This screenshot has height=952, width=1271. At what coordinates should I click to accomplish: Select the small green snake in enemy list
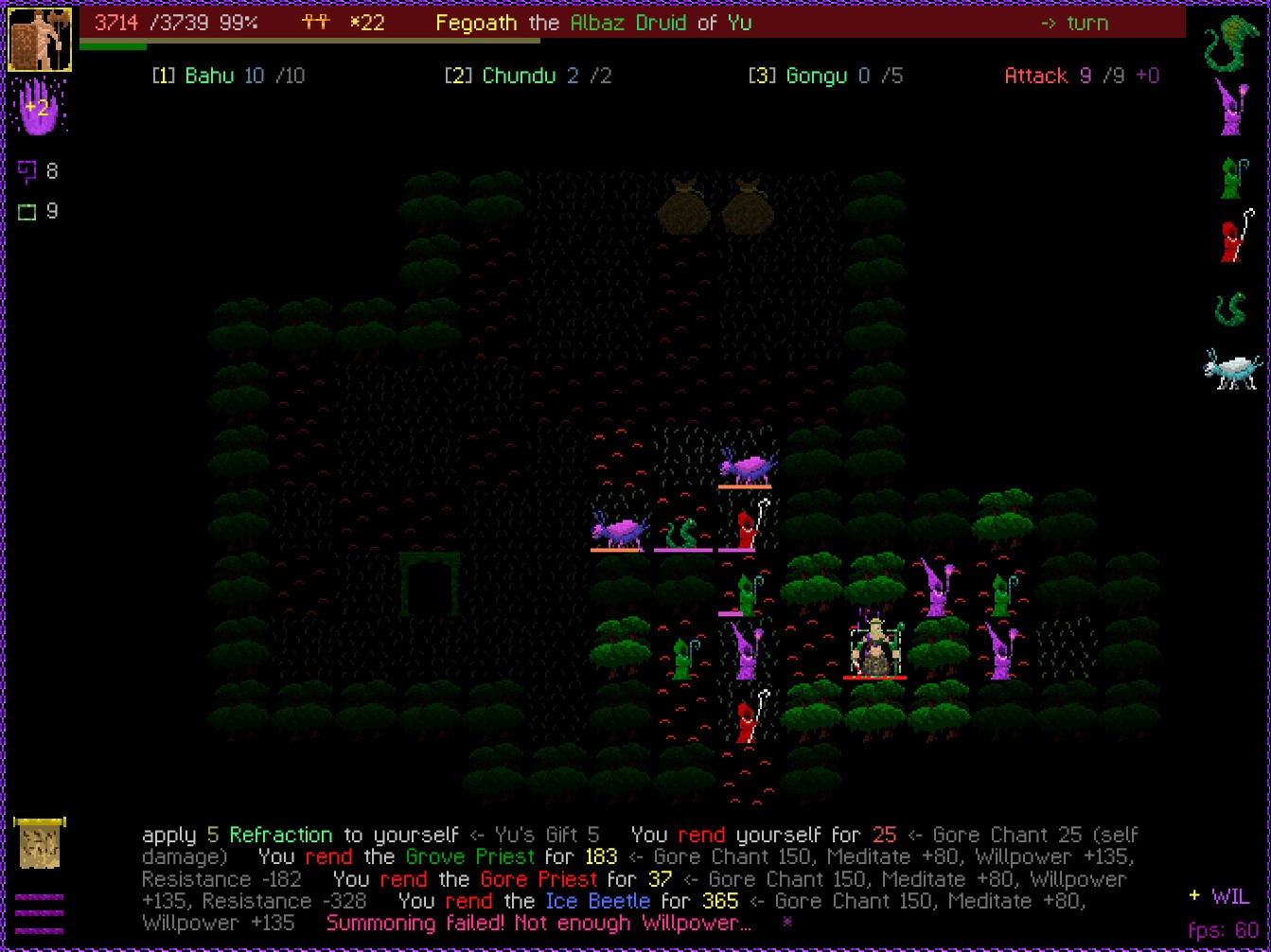(1230, 309)
